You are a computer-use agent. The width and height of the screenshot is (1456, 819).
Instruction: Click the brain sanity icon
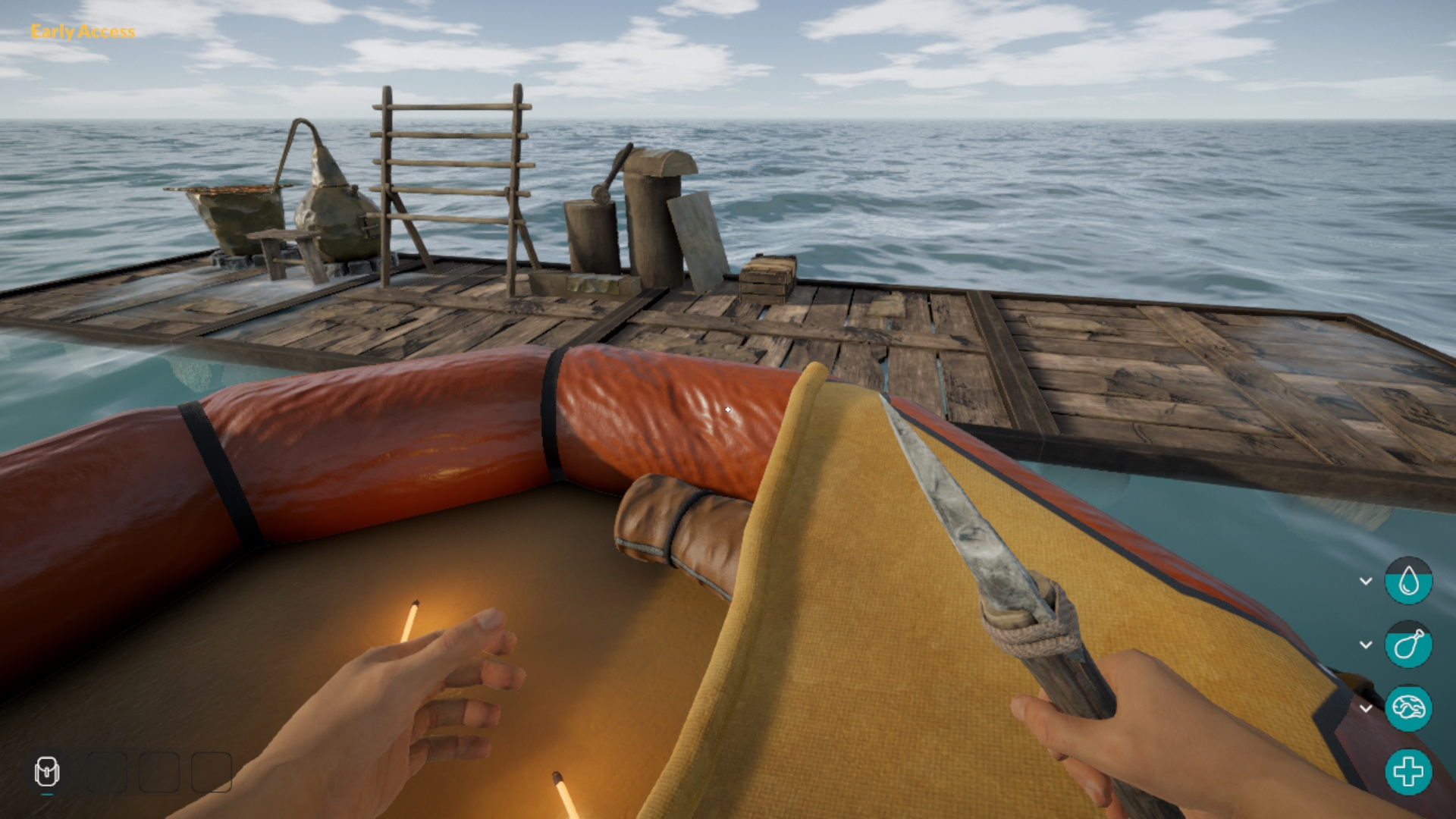coord(1408,708)
